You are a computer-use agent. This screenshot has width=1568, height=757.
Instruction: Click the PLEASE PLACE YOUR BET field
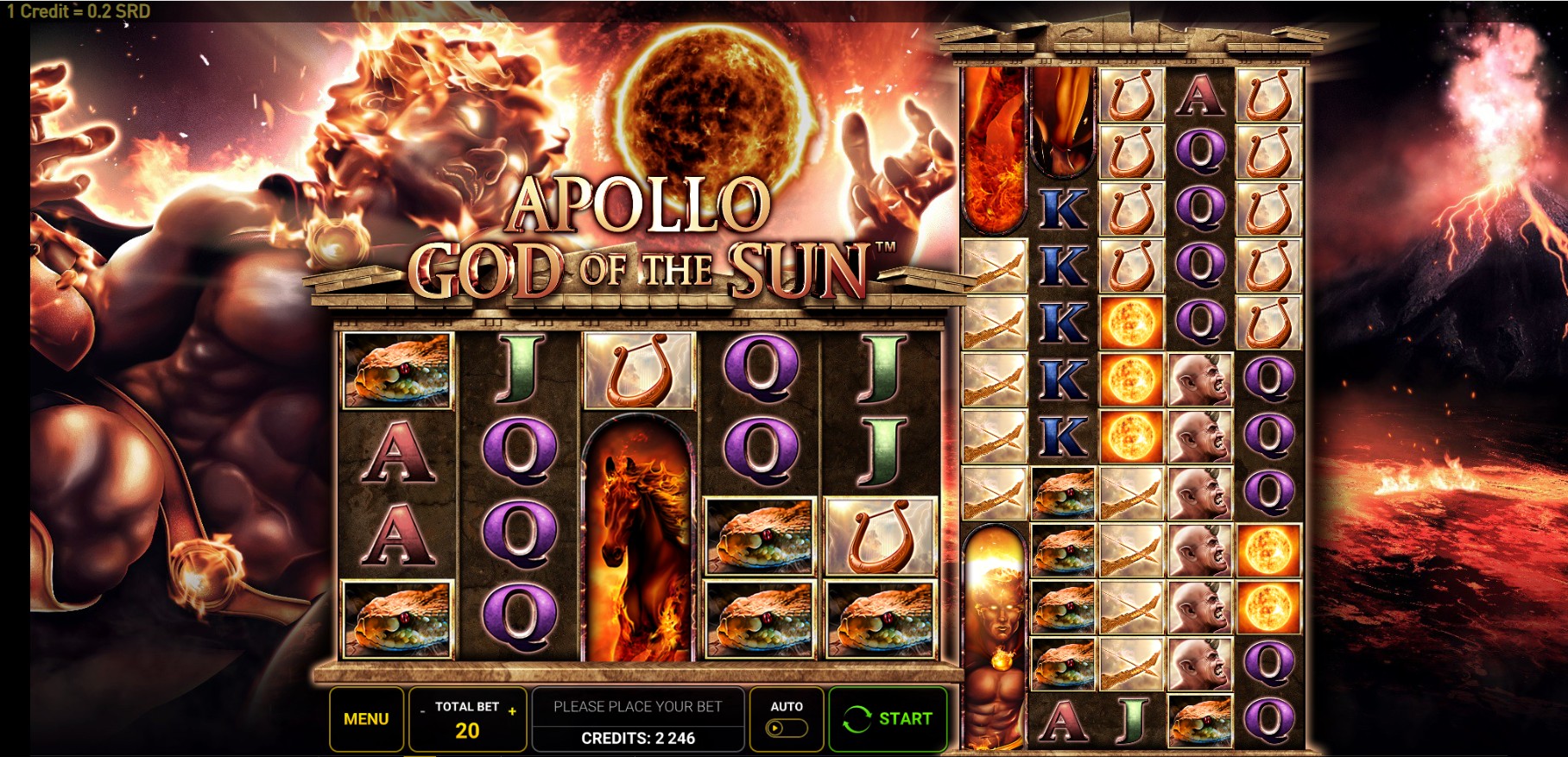[638, 705]
